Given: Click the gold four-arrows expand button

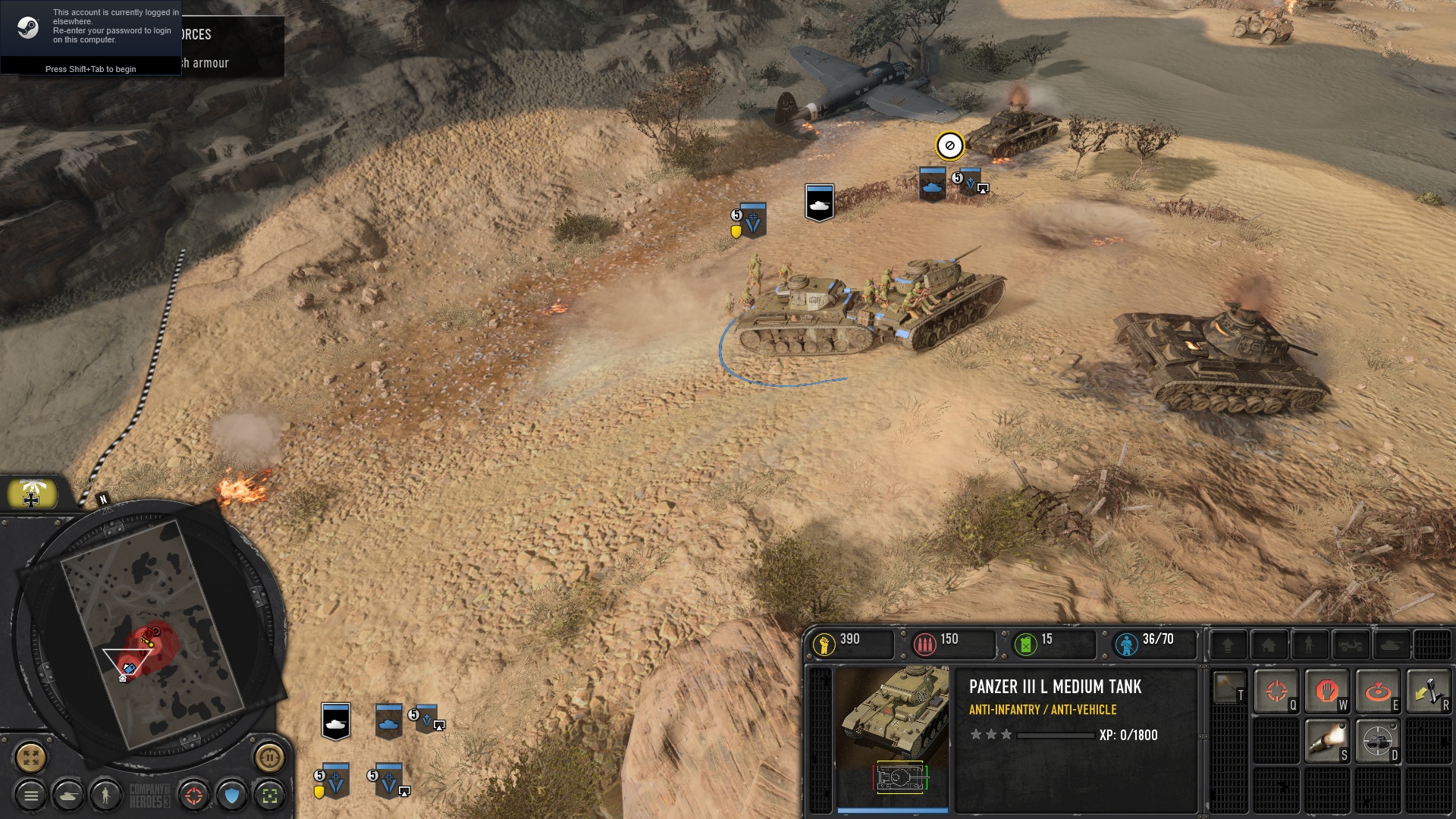Looking at the screenshot, I should (x=31, y=757).
